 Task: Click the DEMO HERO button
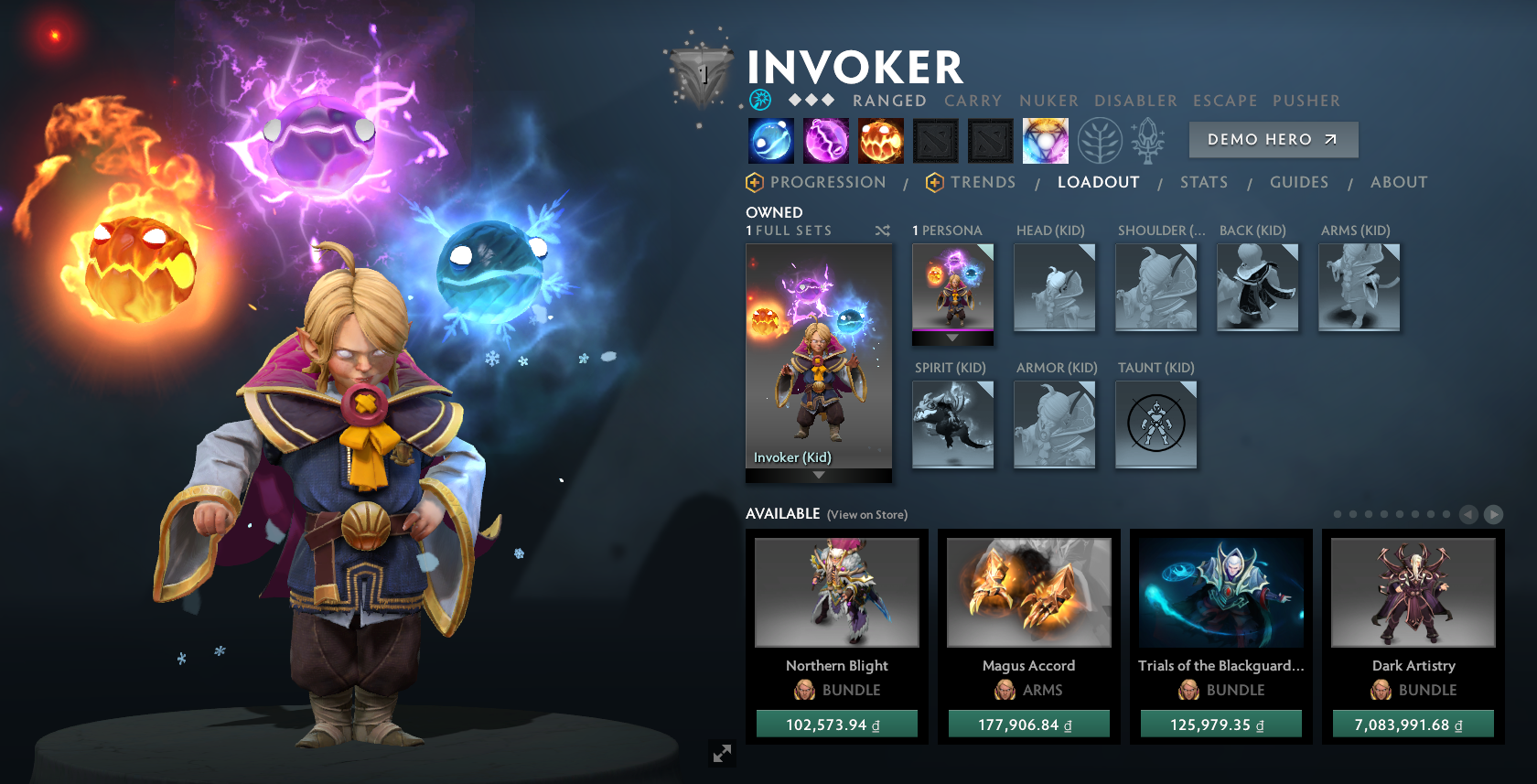tap(1273, 140)
